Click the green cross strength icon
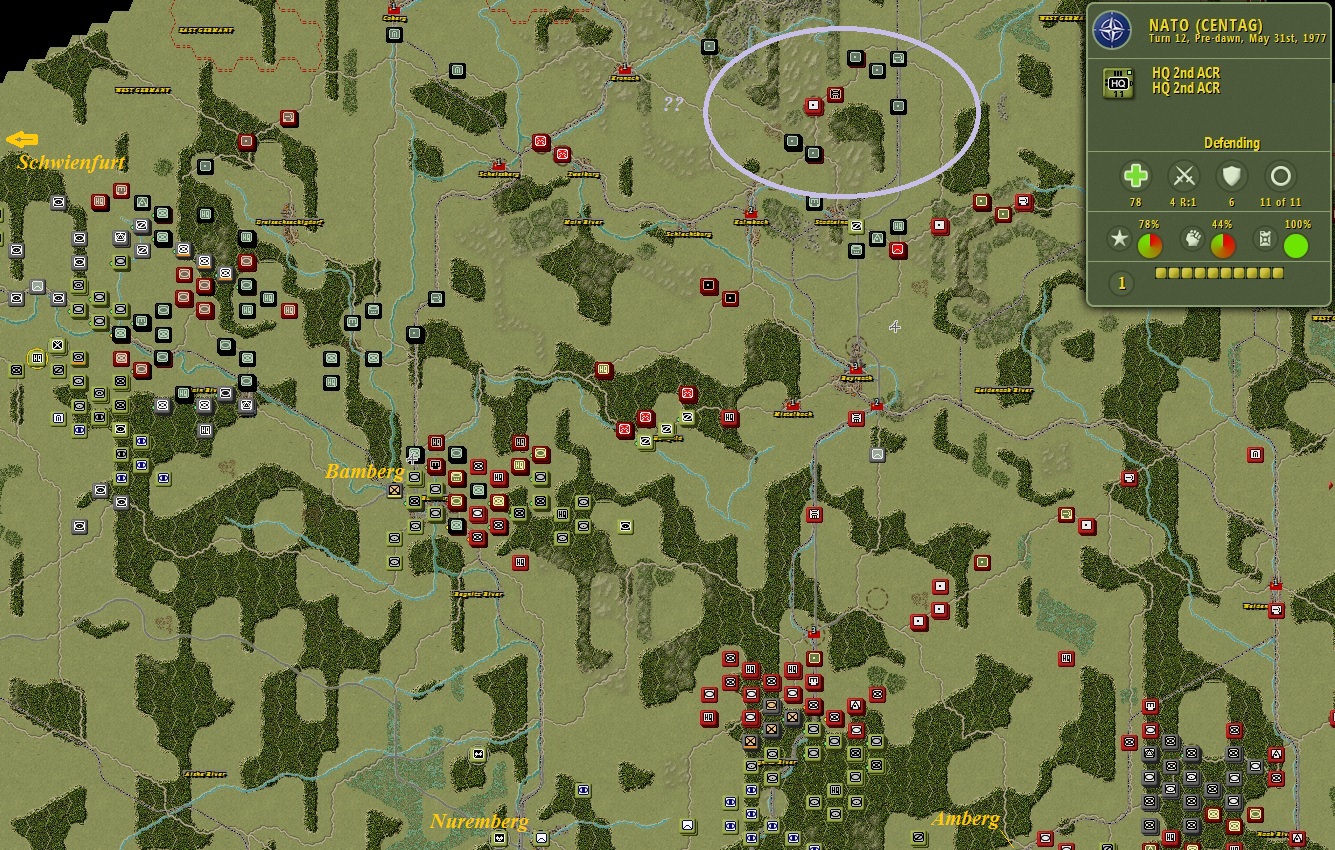The width and height of the screenshot is (1335, 850). click(1134, 177)
